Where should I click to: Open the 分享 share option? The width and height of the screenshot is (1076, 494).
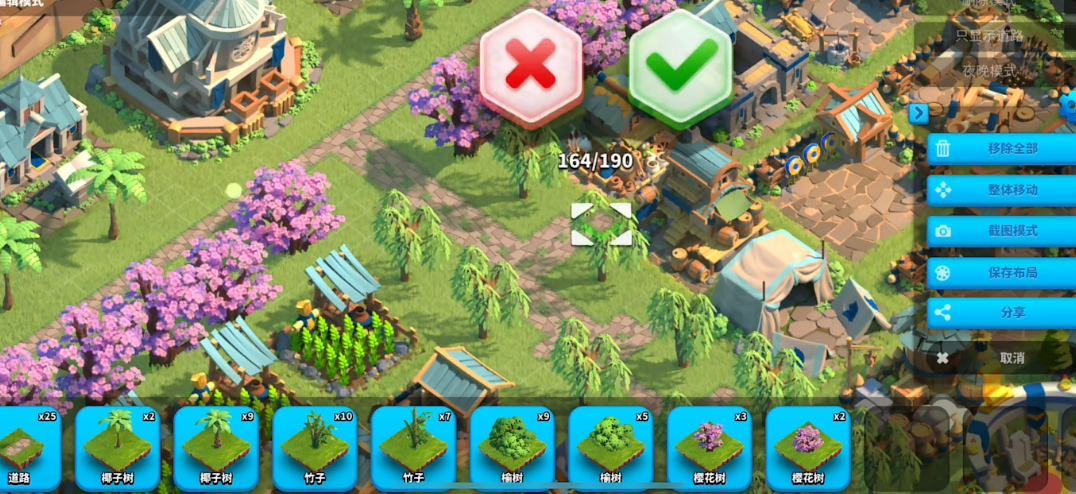click(x=1001, y=313)
